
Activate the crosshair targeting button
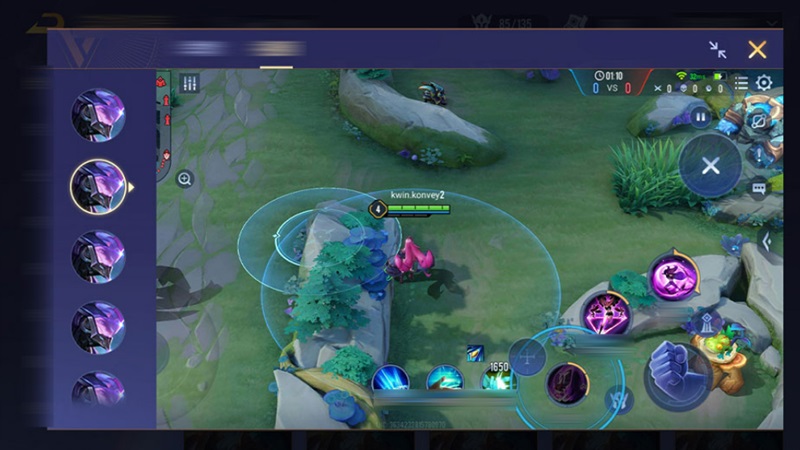click(527, 357)
